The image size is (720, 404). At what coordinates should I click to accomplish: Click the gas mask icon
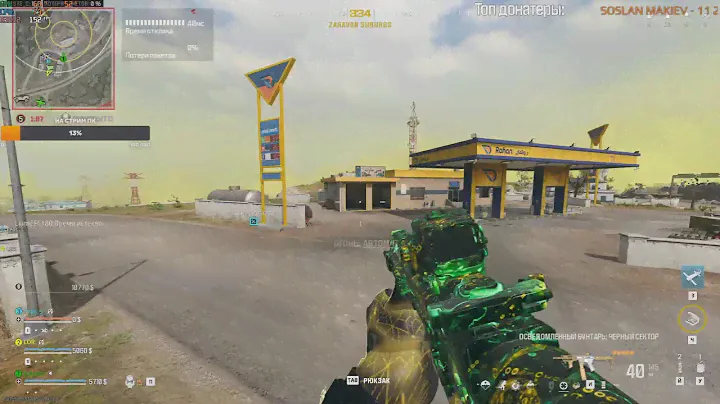pyautogui.click(x=130, y=381)
